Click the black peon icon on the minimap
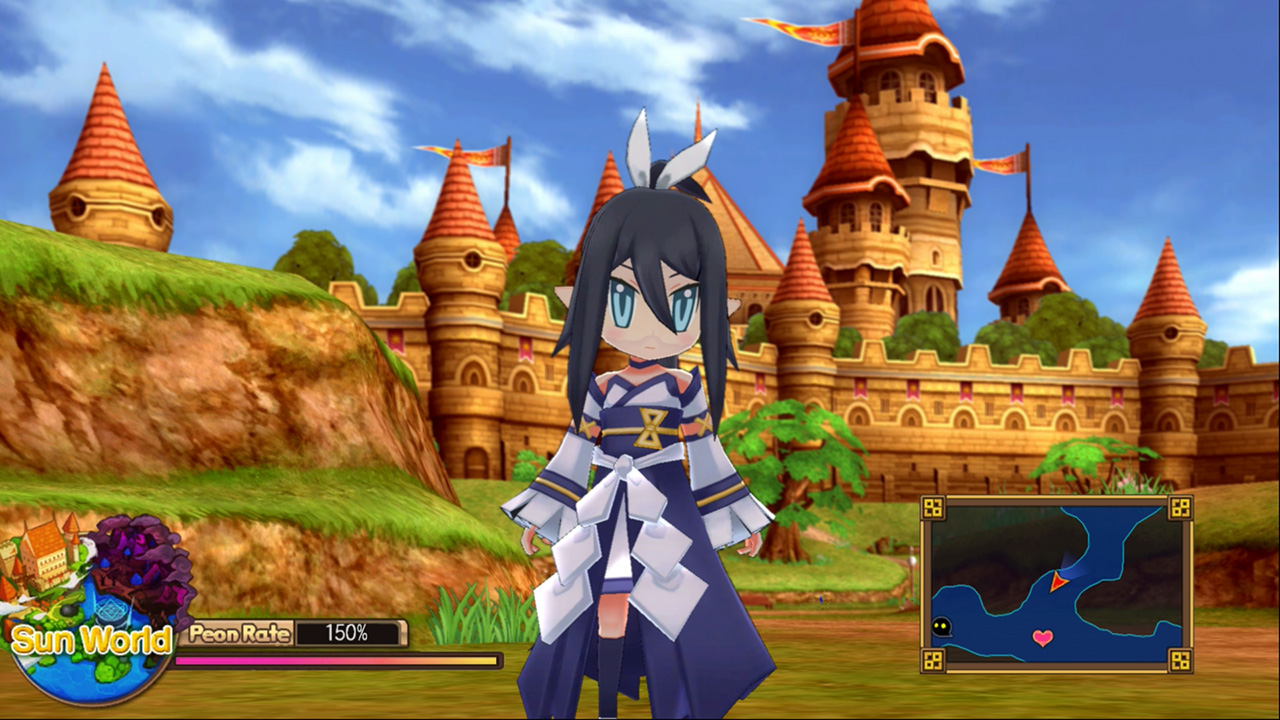The width and height of the screenshot is (1280, 720). tap(941, 627)
